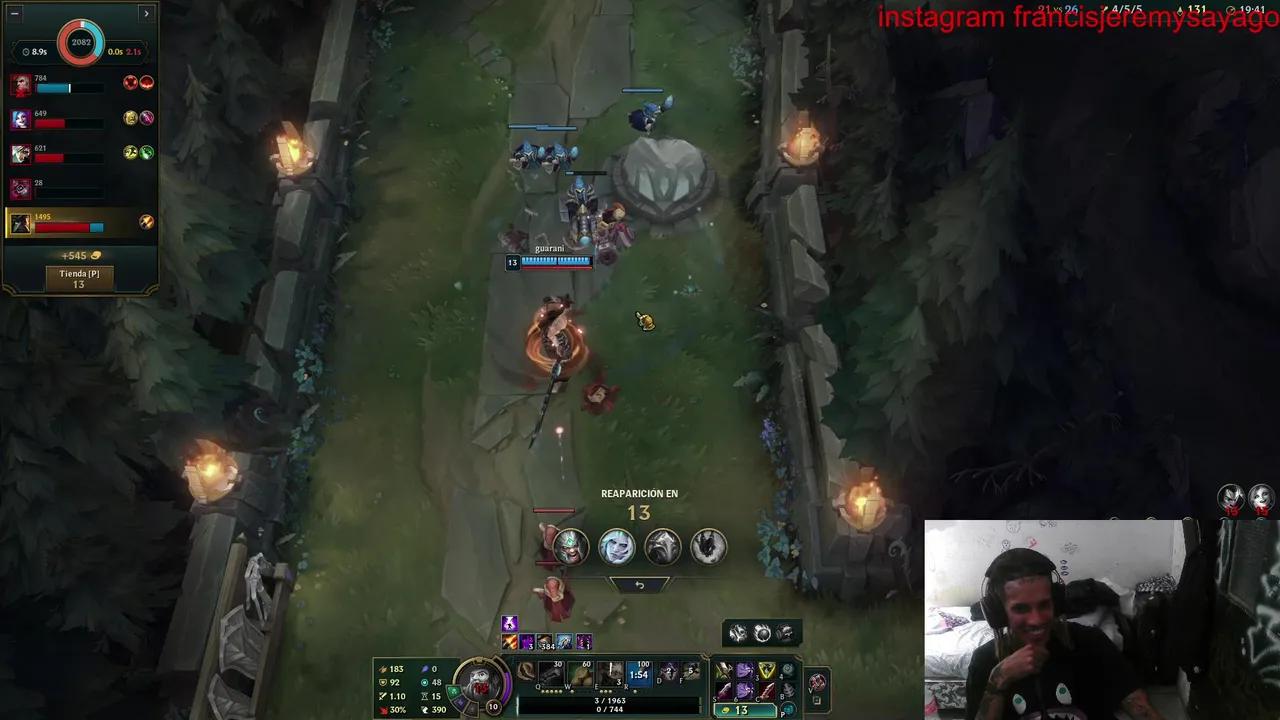
Task: Select the W ability icon
Action: 579,672
